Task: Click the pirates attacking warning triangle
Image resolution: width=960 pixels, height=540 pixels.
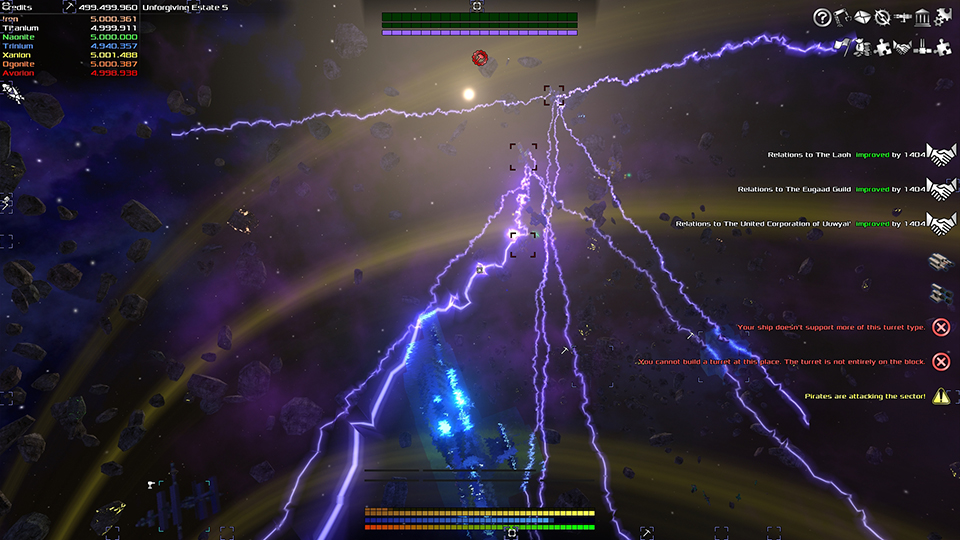Action: 941,396
